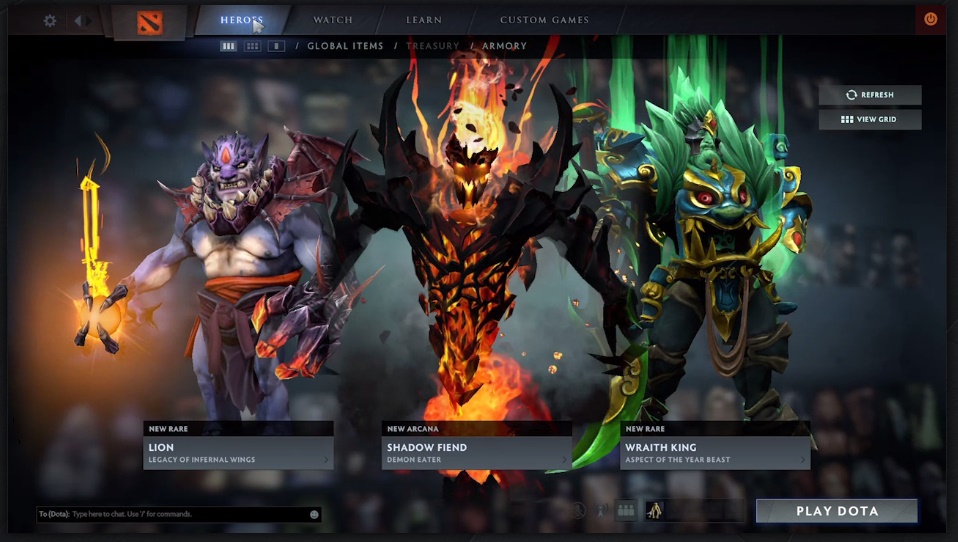Click the red power quit button
958x542 pixels.
click(930, 19)
